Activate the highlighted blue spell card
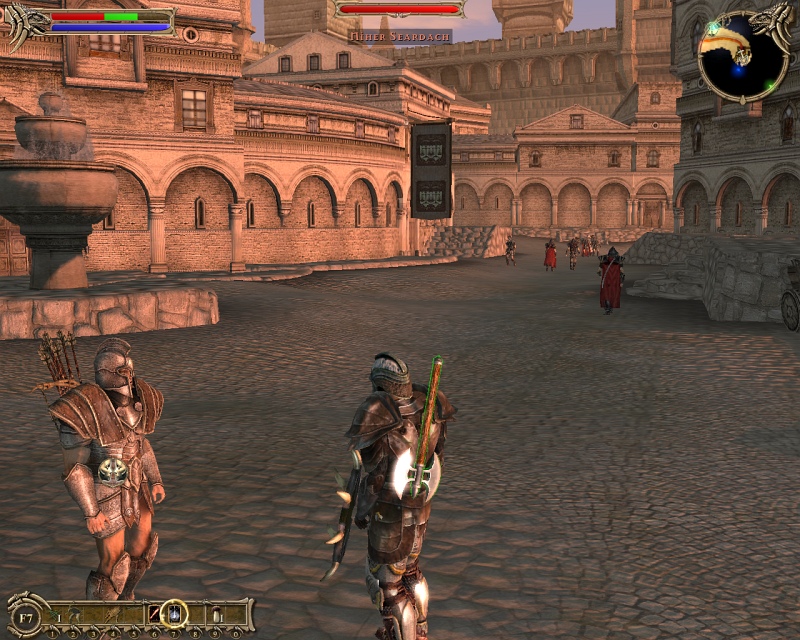Screen dimensions: 800x640 [174, 612]
